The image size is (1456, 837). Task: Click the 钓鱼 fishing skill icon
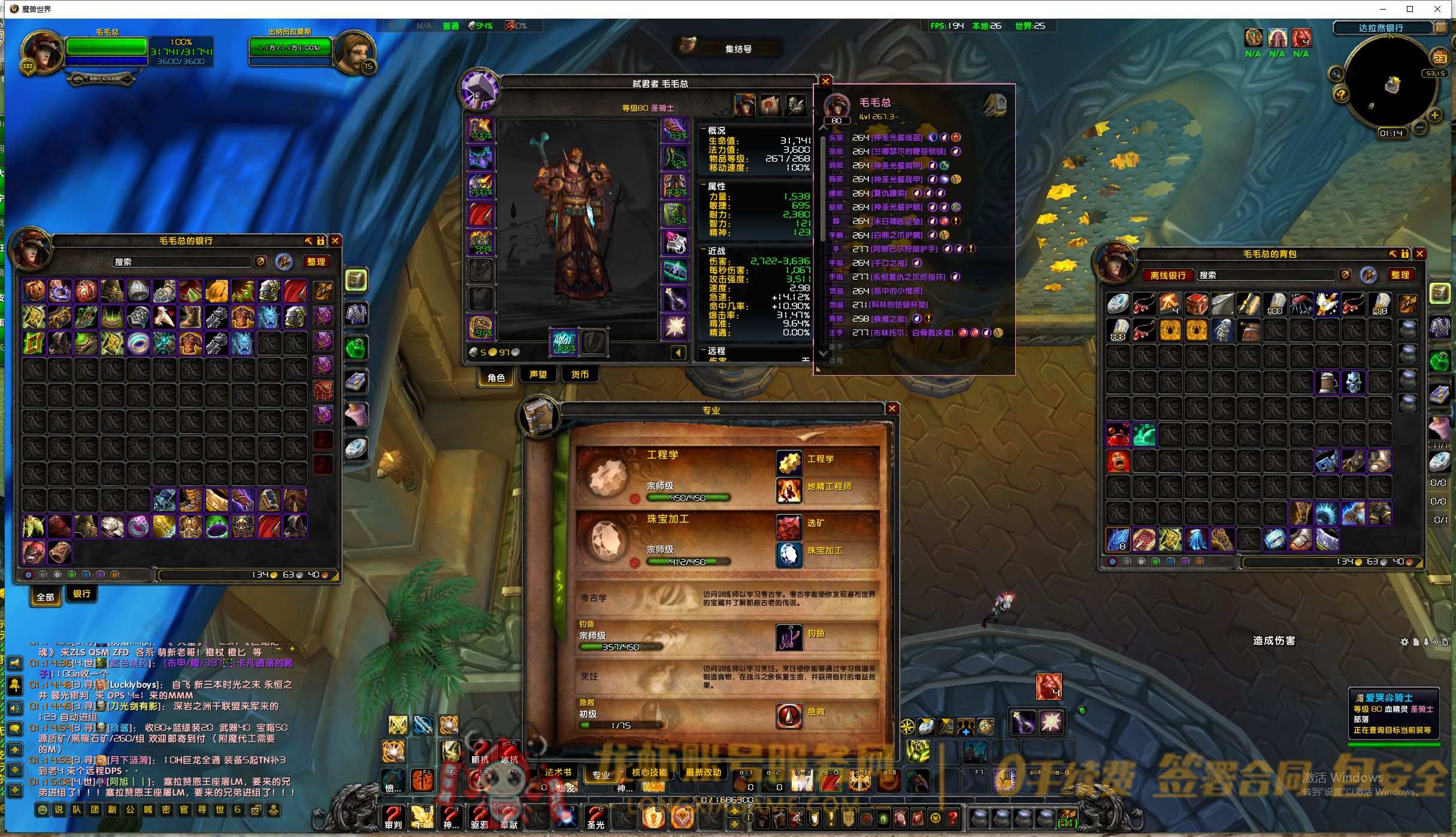789,637
